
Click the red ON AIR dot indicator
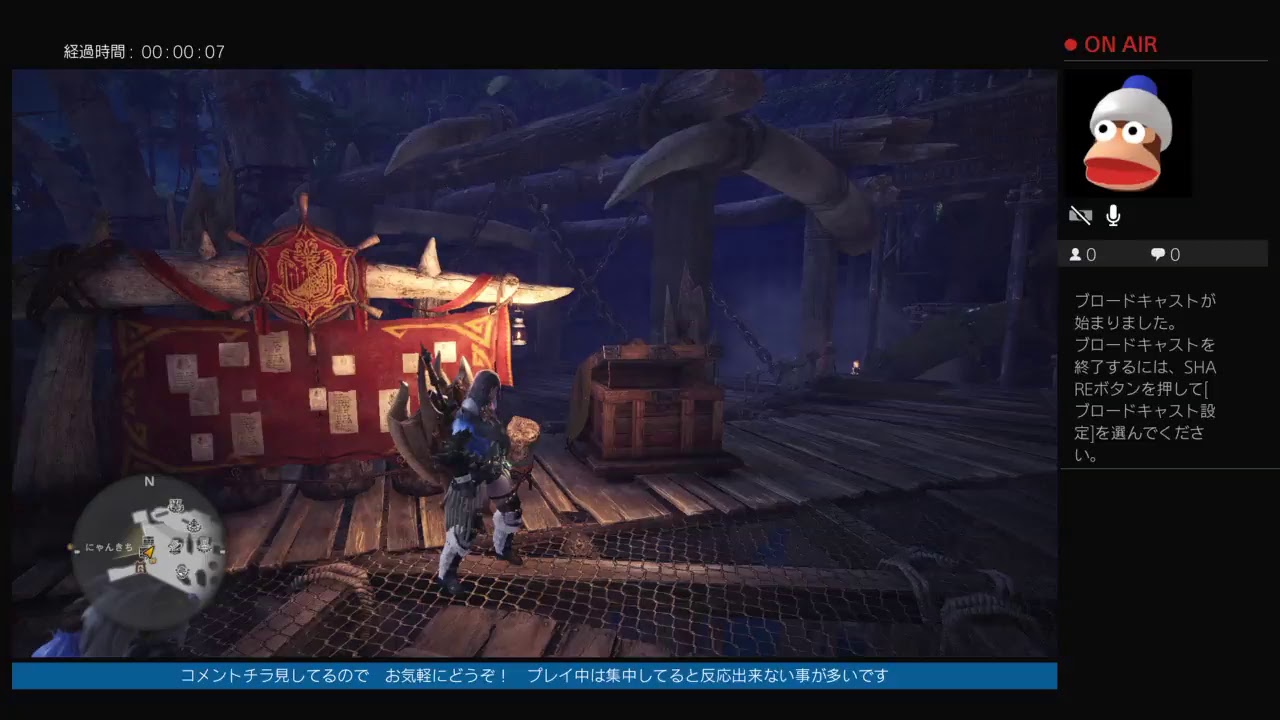[1069, 44]
